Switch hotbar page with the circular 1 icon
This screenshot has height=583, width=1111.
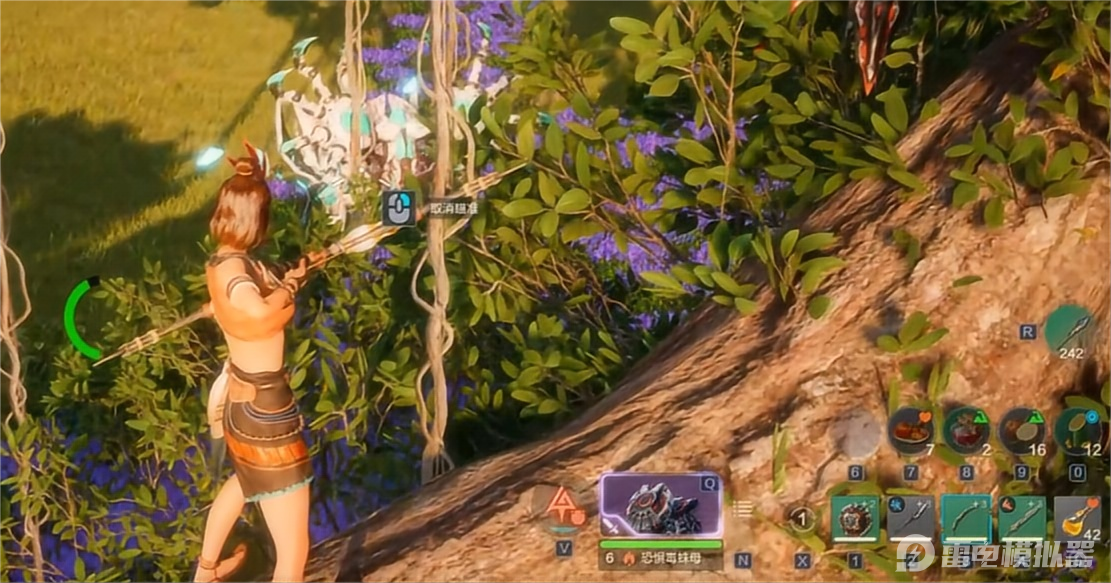click(x=799, y=519)
